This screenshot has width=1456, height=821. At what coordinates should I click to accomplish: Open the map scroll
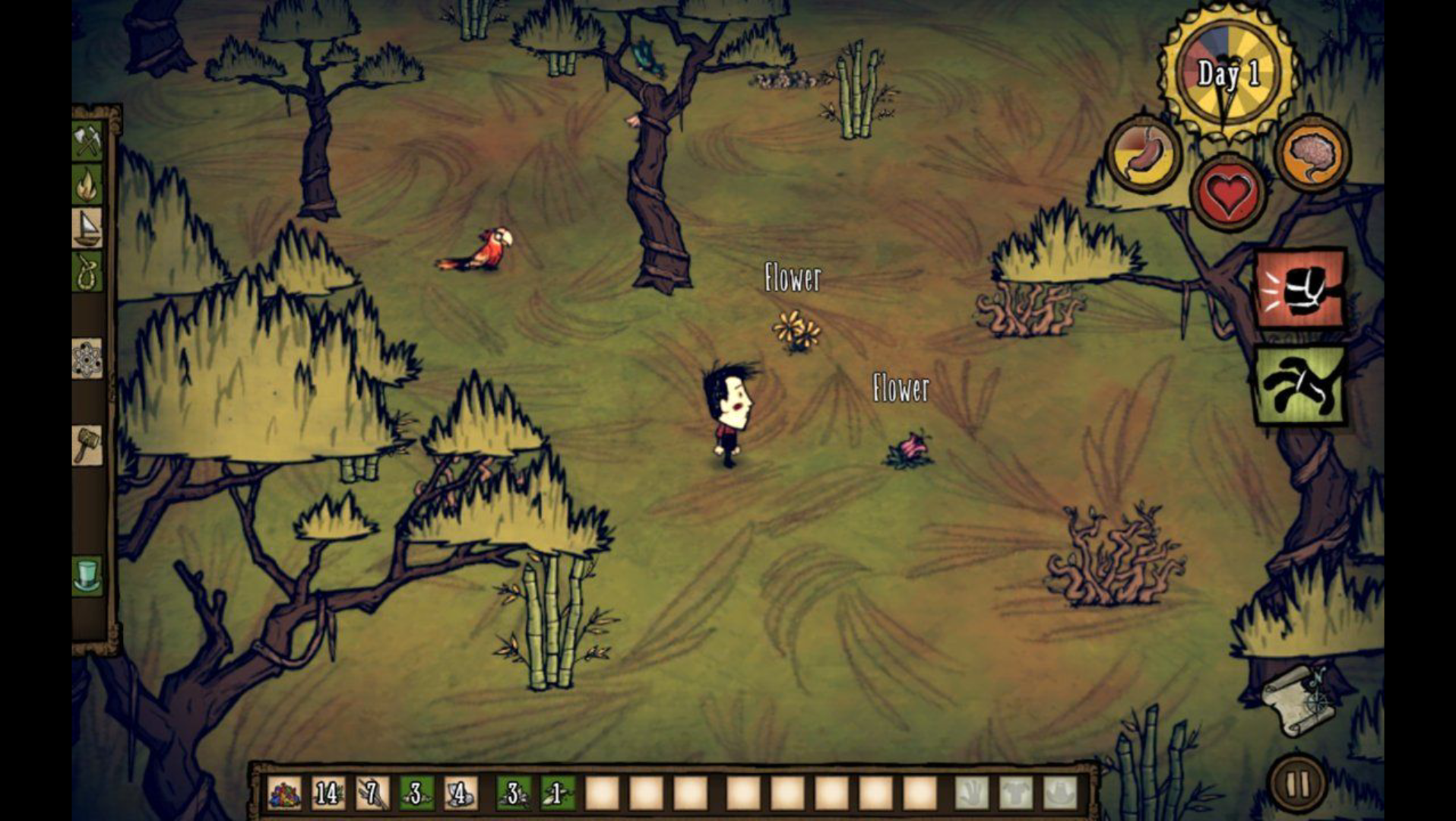pyautogui.click(x=1298, y=699)
